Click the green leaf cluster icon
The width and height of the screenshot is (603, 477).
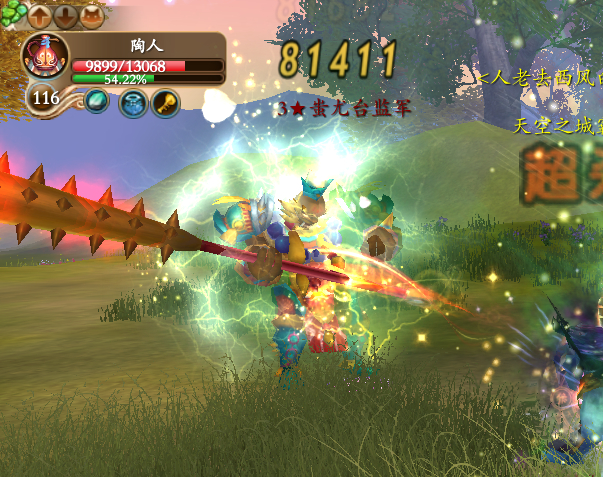coord(11,16)
